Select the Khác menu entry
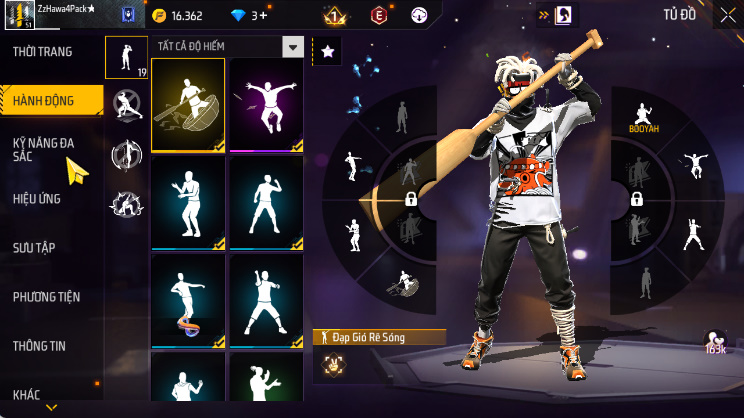This screenshot has width=744, height=418. (27, 395)
